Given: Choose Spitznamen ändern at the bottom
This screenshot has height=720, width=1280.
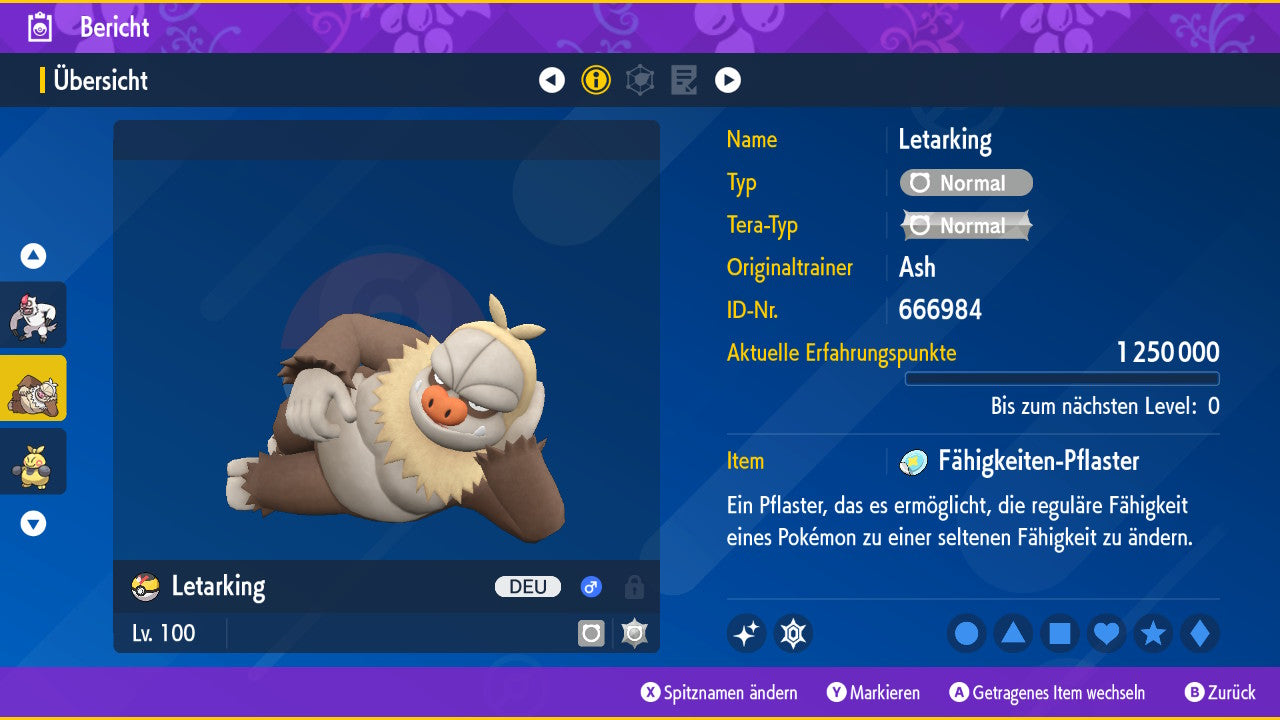Looking at the screenshot, I should (x=720, y=692).
